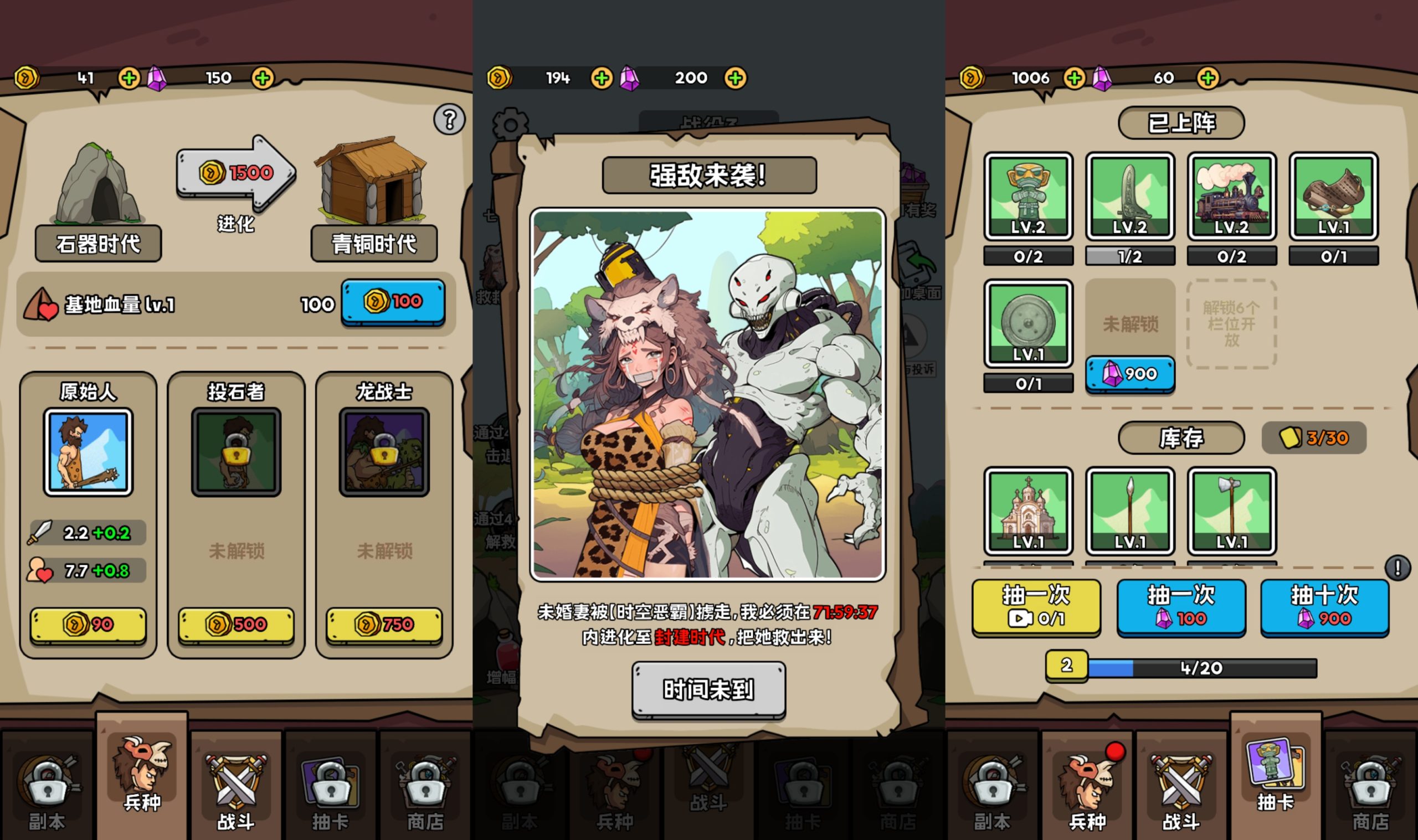
Task: Draw one card for 100 gems
Action: tap(1181, 606)
